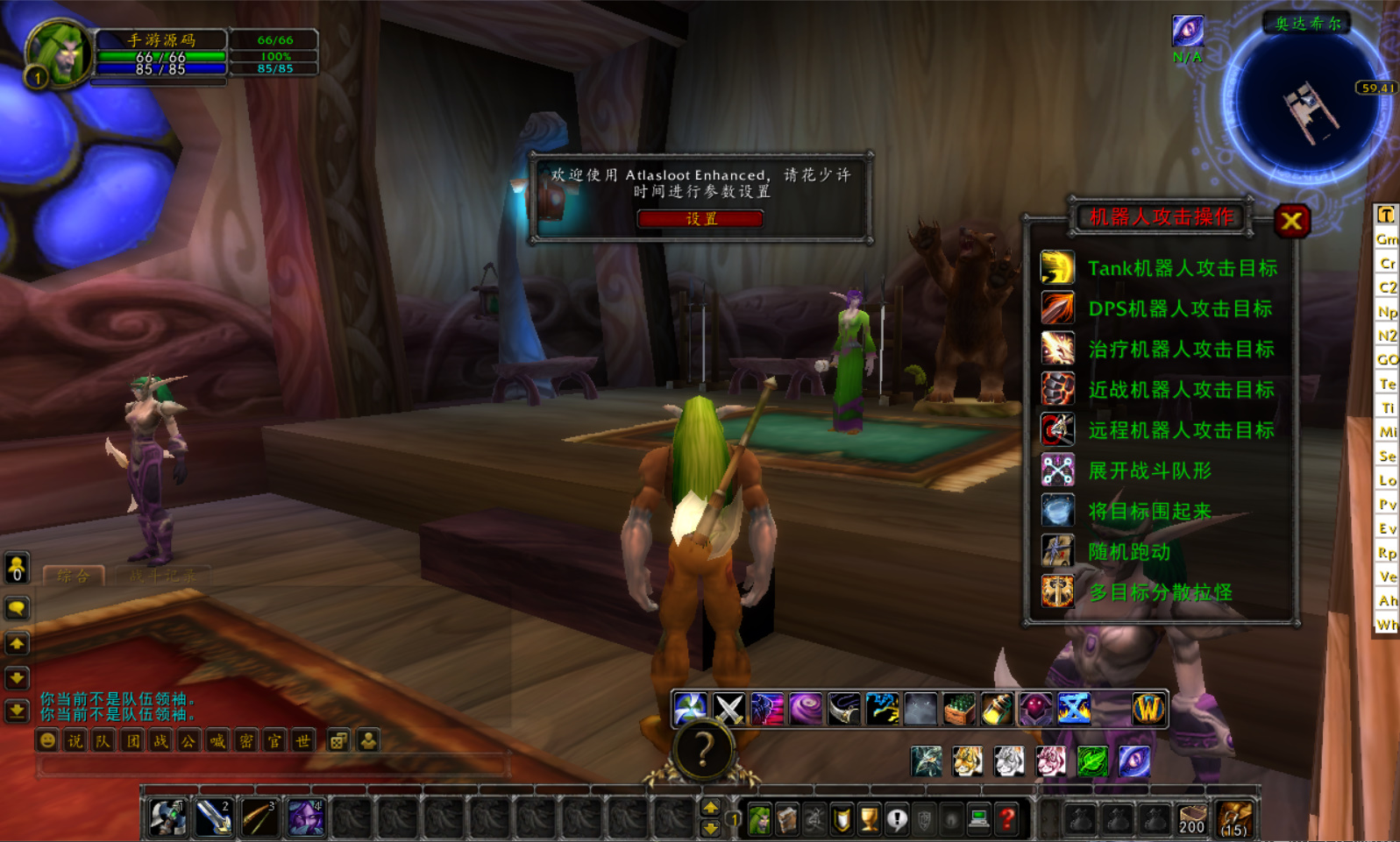Click the chat smiley emote button
The width and height of the screenshot is (1400, 842).
pyautogui.click(x=47, y=741)
